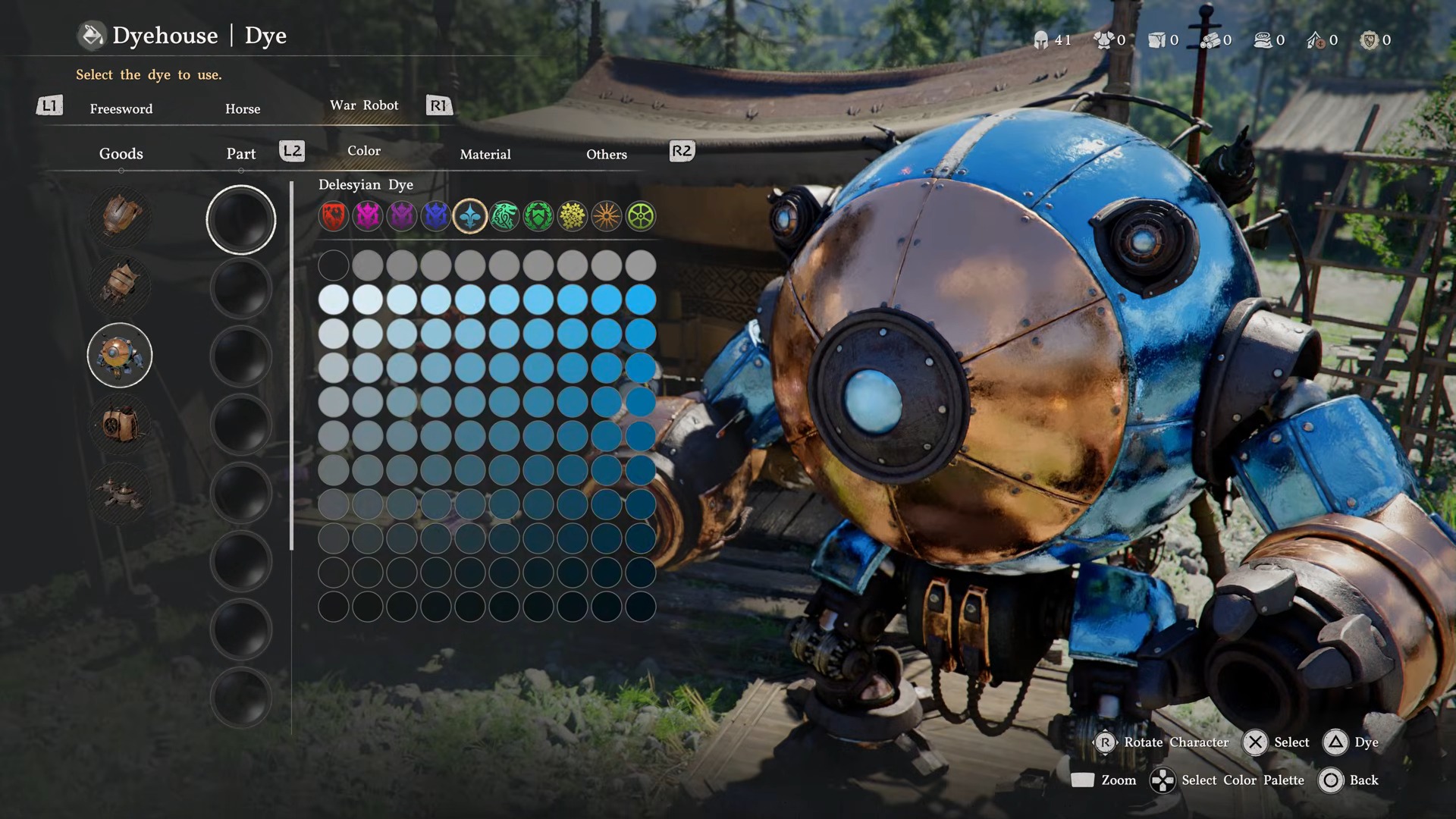The width and height of the screenshot is (1456, 819).
Task: Select the red crest dye palette icon
Action: point(333,216)
